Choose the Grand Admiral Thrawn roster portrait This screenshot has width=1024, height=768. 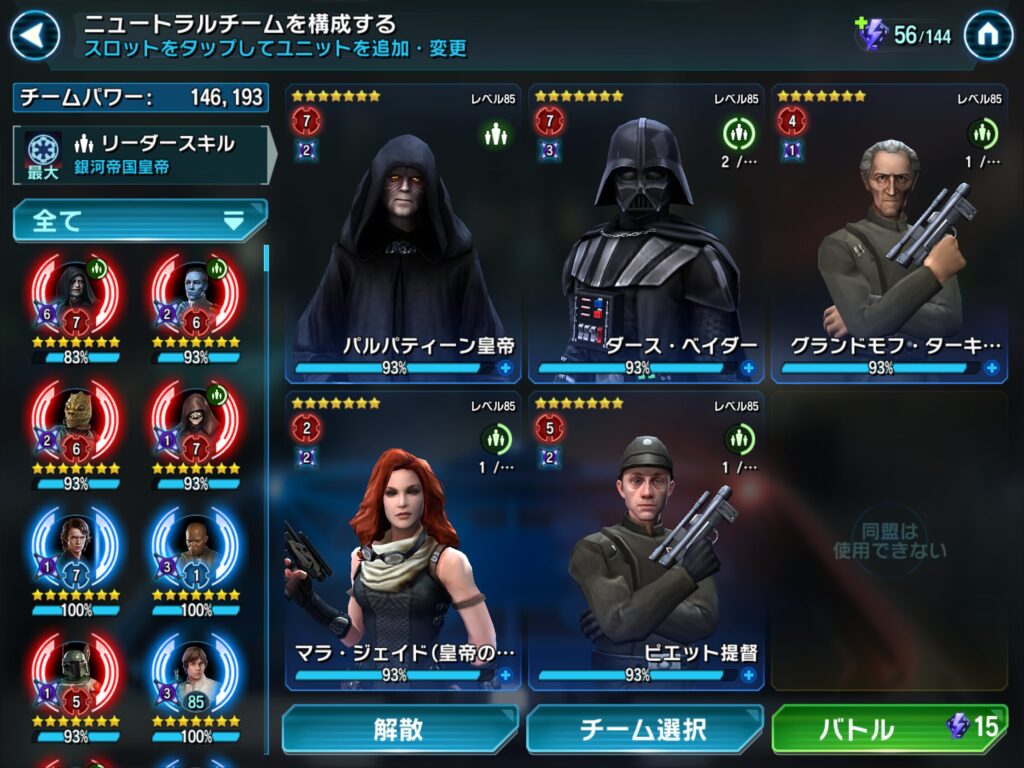(x=196, y=295)
